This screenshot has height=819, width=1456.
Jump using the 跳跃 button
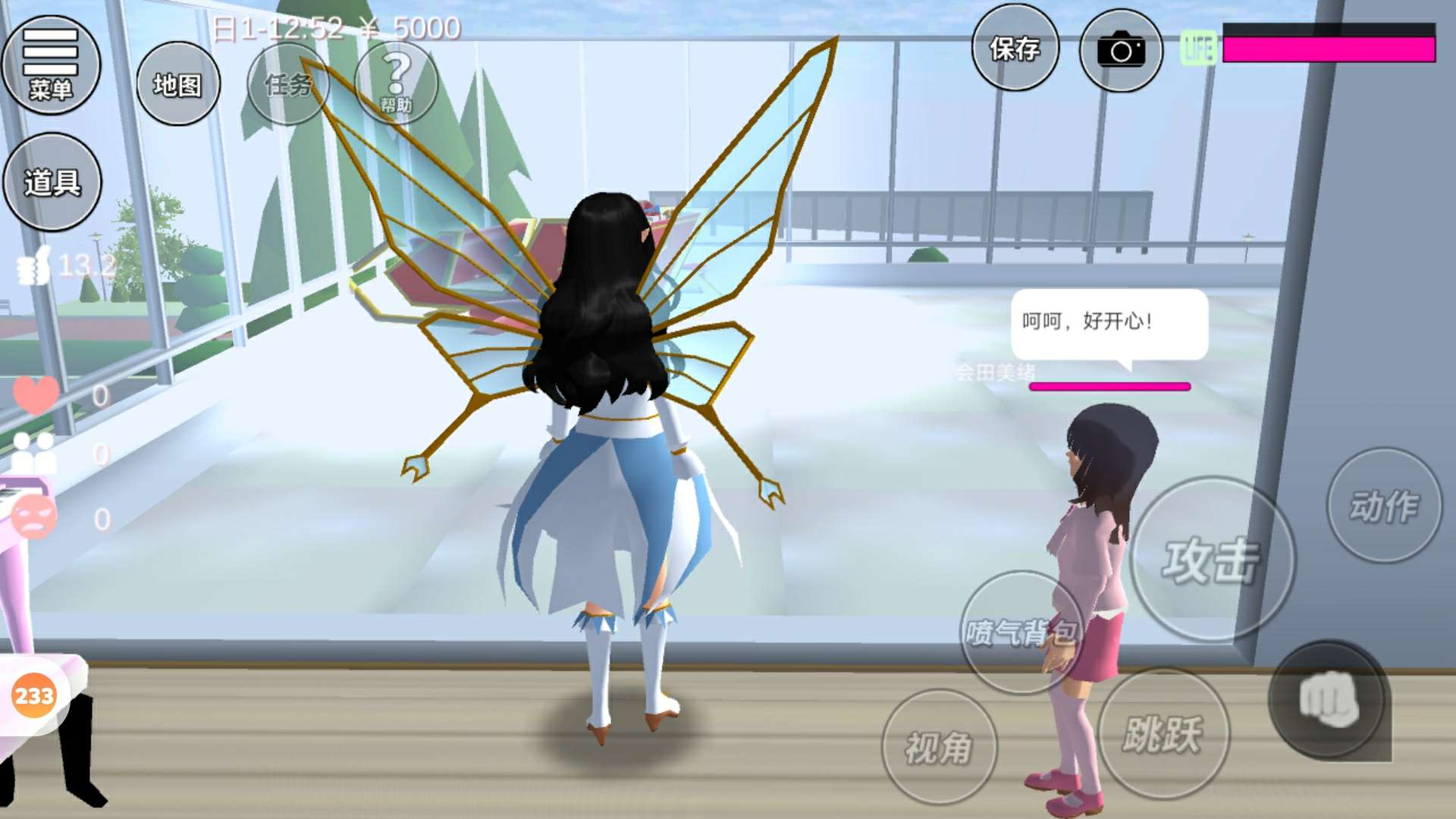pyautogui.click(x=1163, y=733)
